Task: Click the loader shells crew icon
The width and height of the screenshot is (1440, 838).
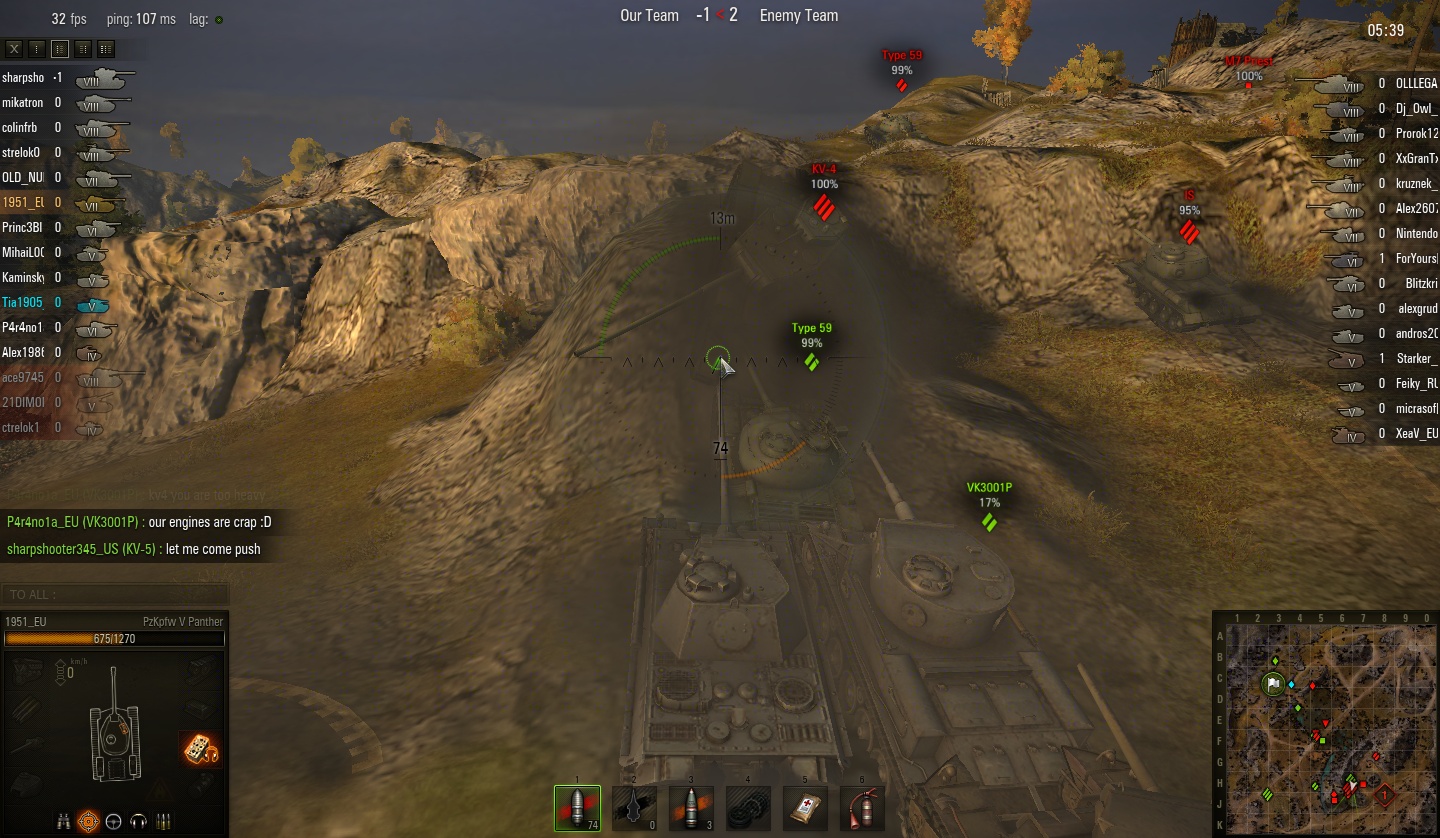Action: pos(162,822)
